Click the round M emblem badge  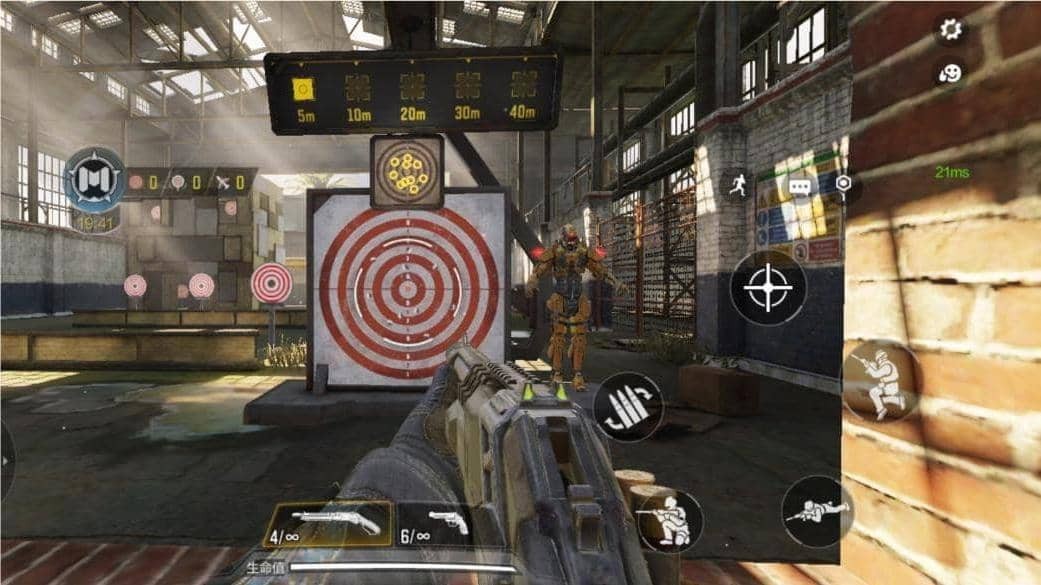click(x=95, y=180)
